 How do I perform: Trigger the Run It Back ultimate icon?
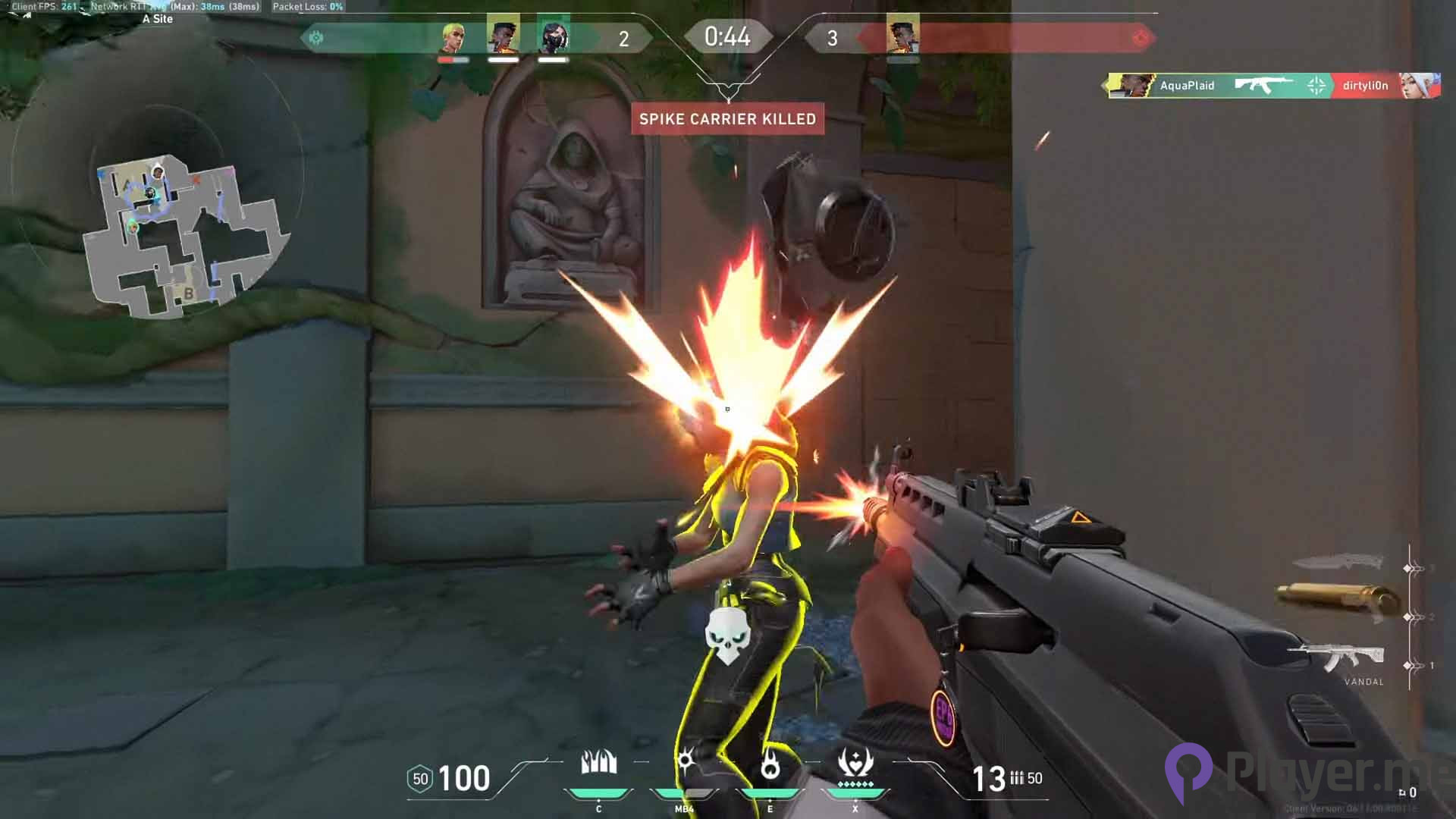[x=855, y=764]
